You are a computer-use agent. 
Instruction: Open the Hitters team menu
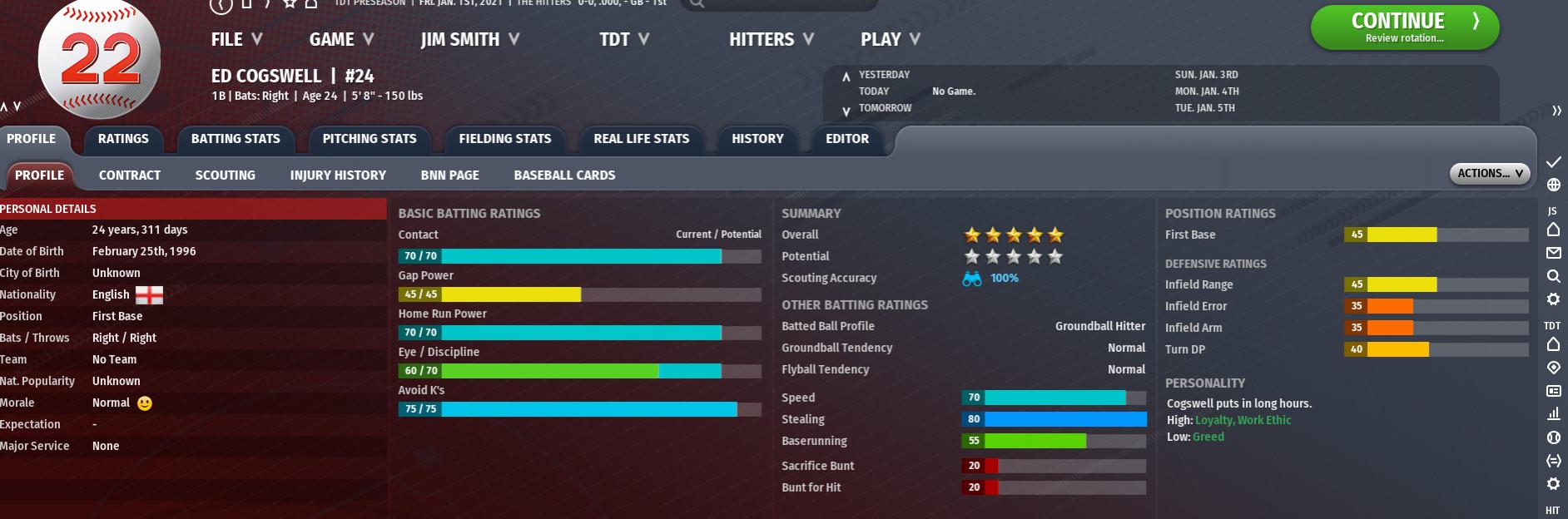pyautogui.click(x=771, y=39)
